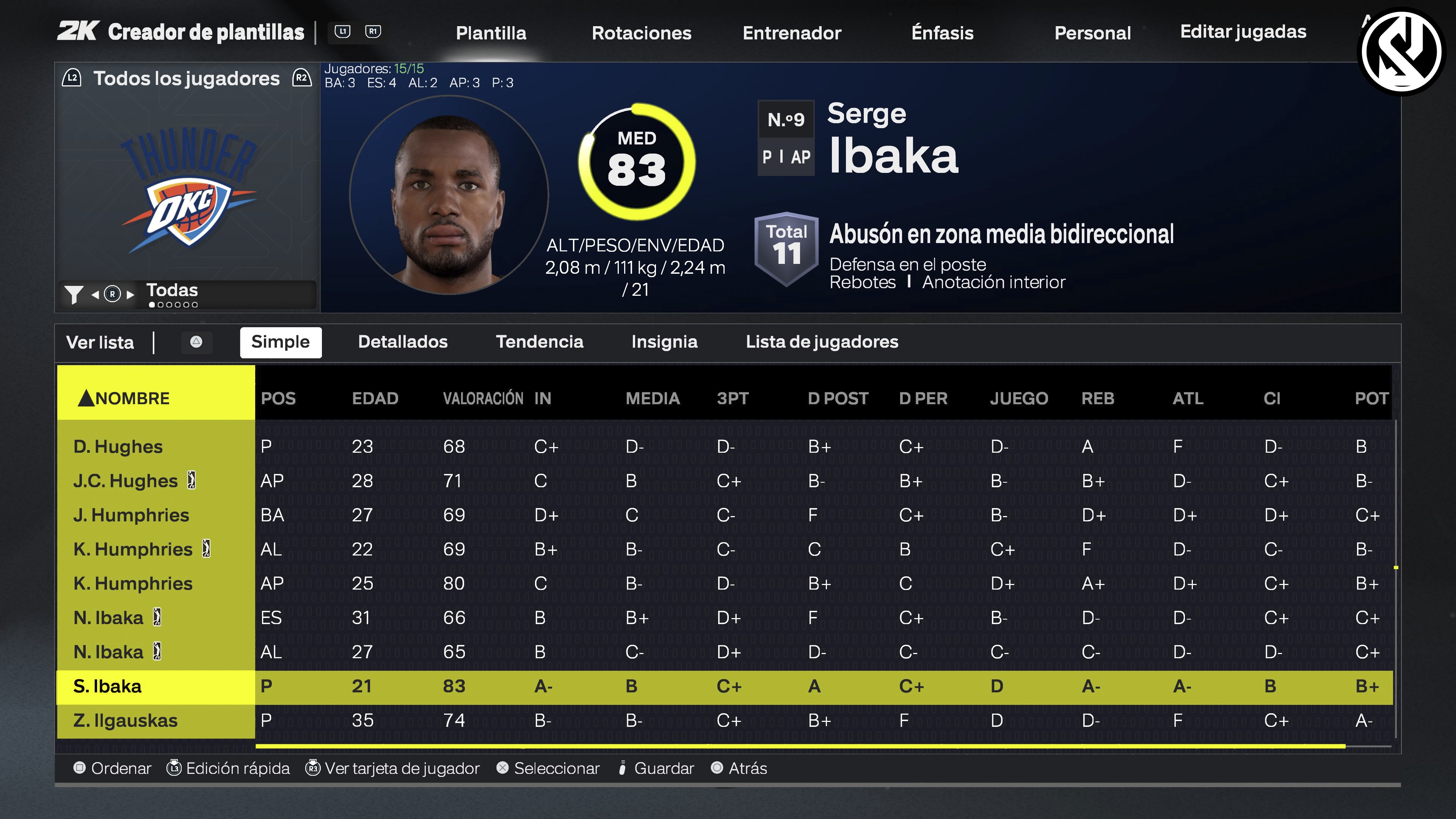
Task: Open the Insignia list view
Action: pos(664,342)
